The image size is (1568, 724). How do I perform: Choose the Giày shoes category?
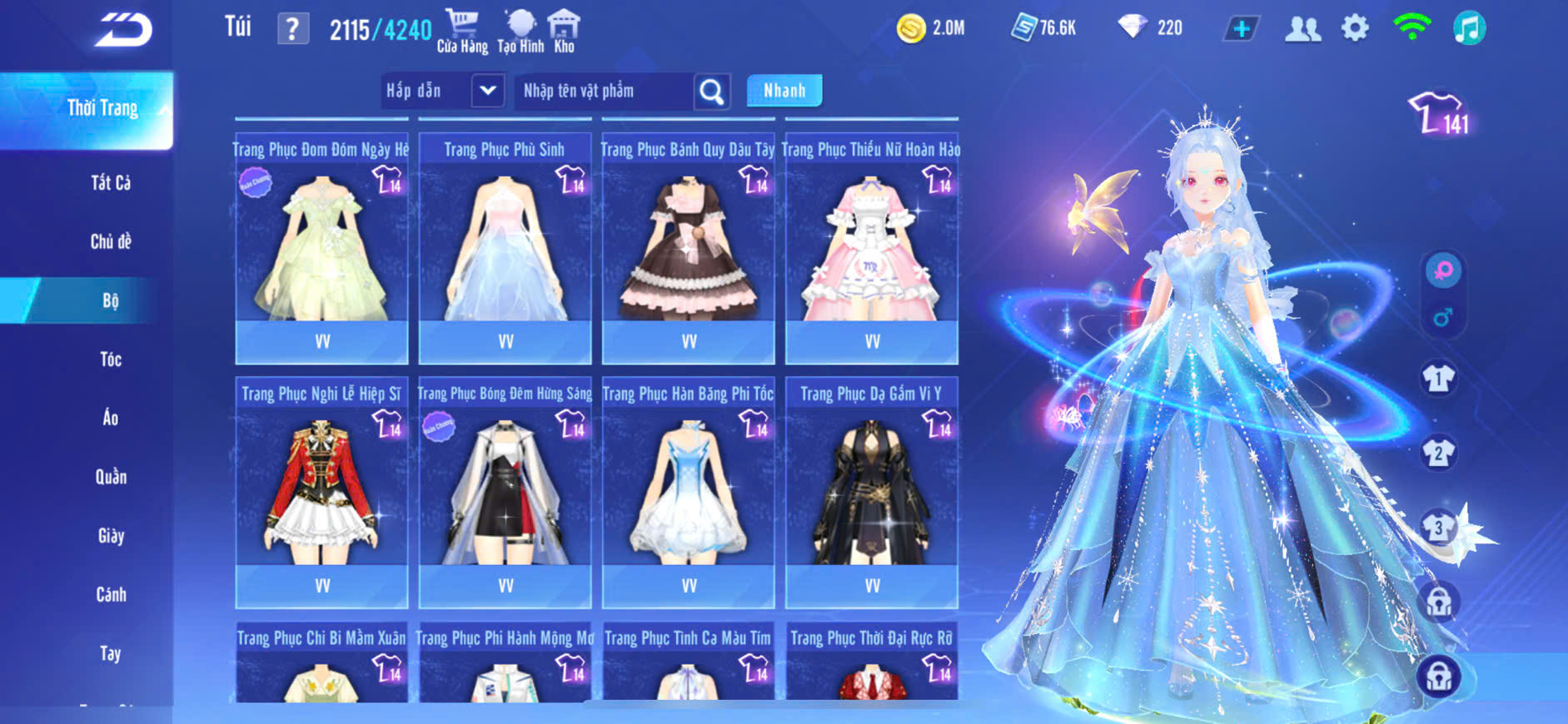111,536
